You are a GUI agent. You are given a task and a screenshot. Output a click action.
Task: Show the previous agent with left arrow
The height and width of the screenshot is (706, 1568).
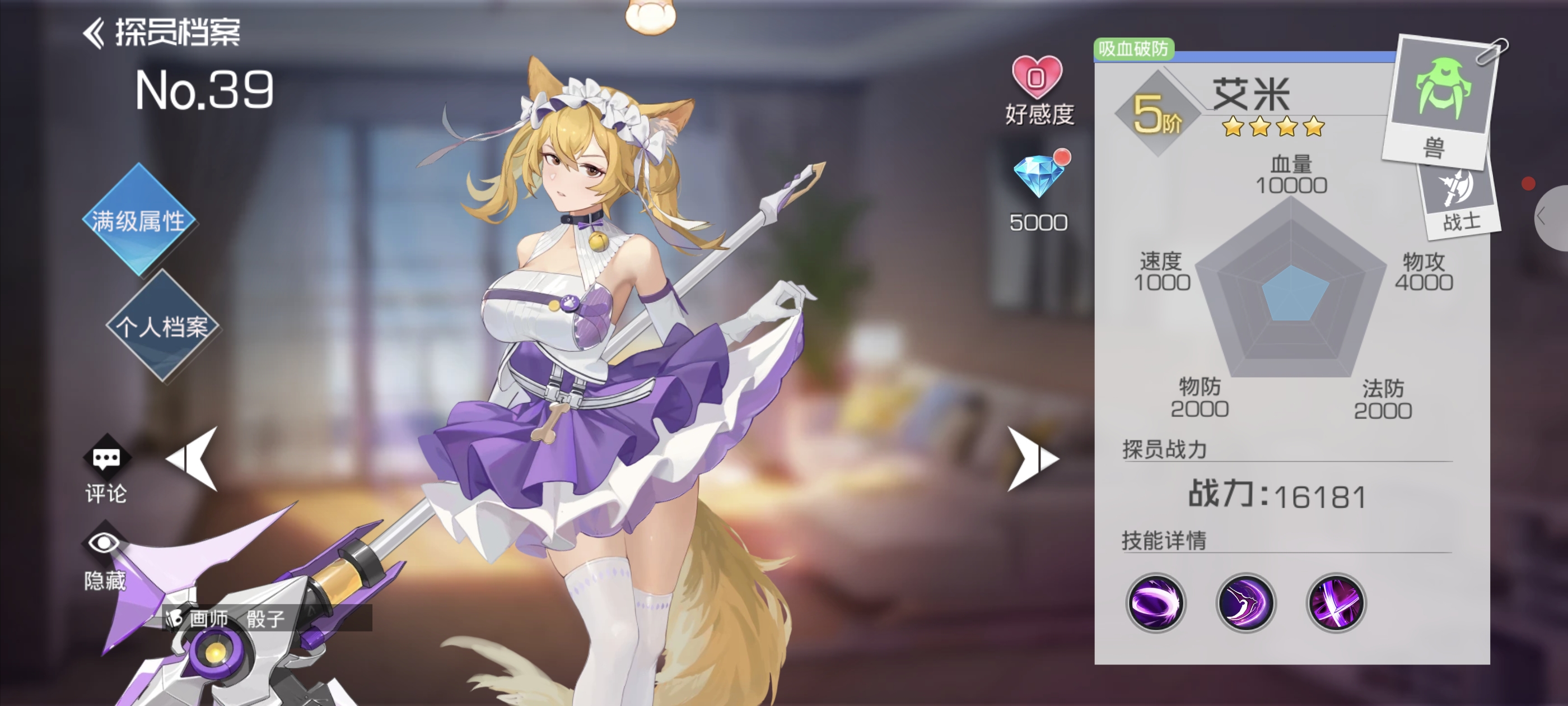[194, 459]
